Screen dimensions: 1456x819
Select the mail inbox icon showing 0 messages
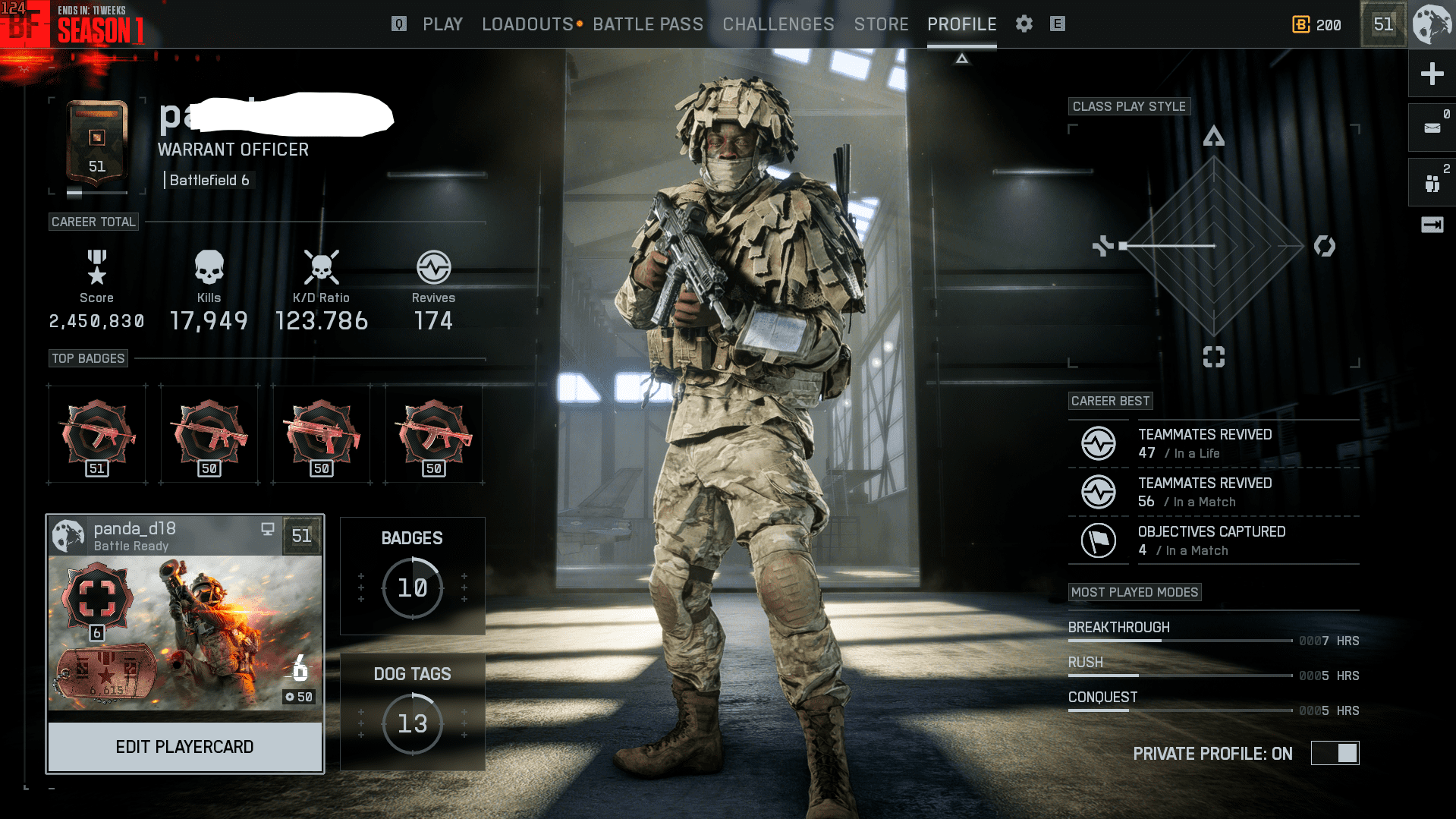(x=1431, y=128)
